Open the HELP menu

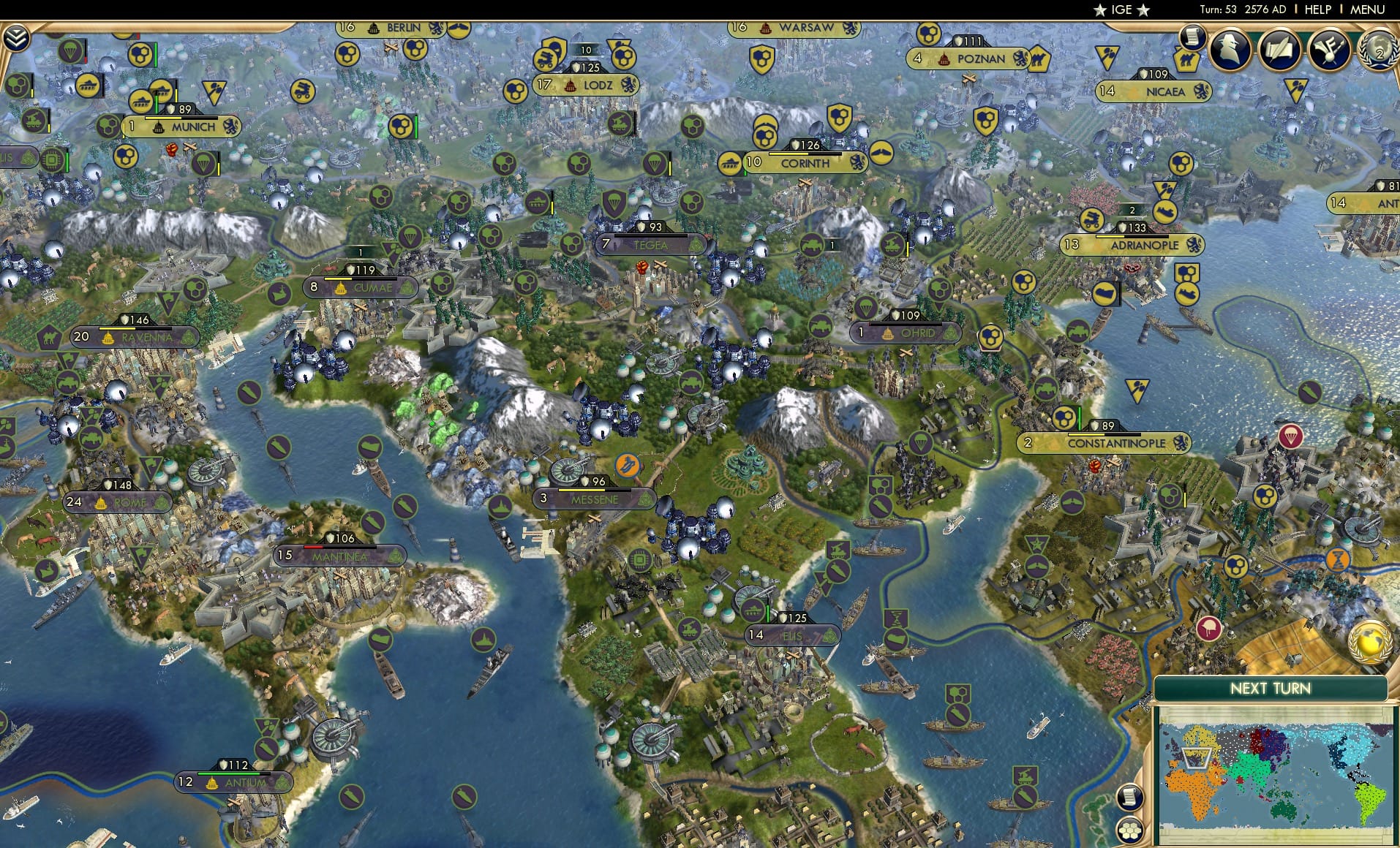[1317, 10]
